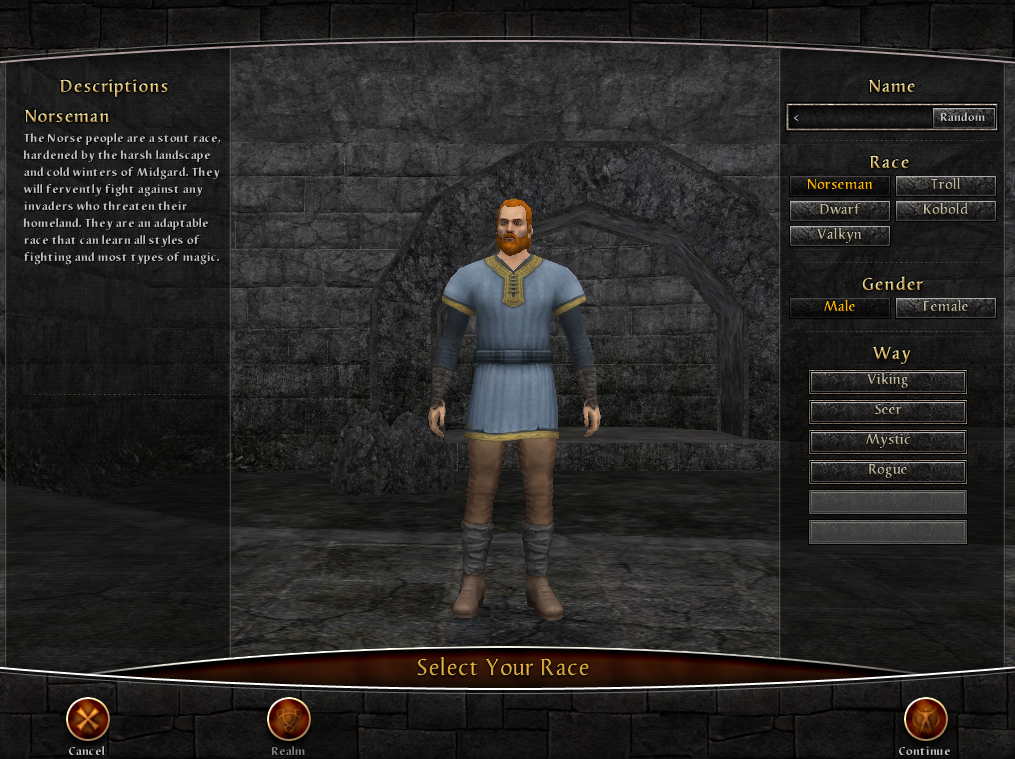
Task: Select the Seer way
Action: click(x=887, y=411)
